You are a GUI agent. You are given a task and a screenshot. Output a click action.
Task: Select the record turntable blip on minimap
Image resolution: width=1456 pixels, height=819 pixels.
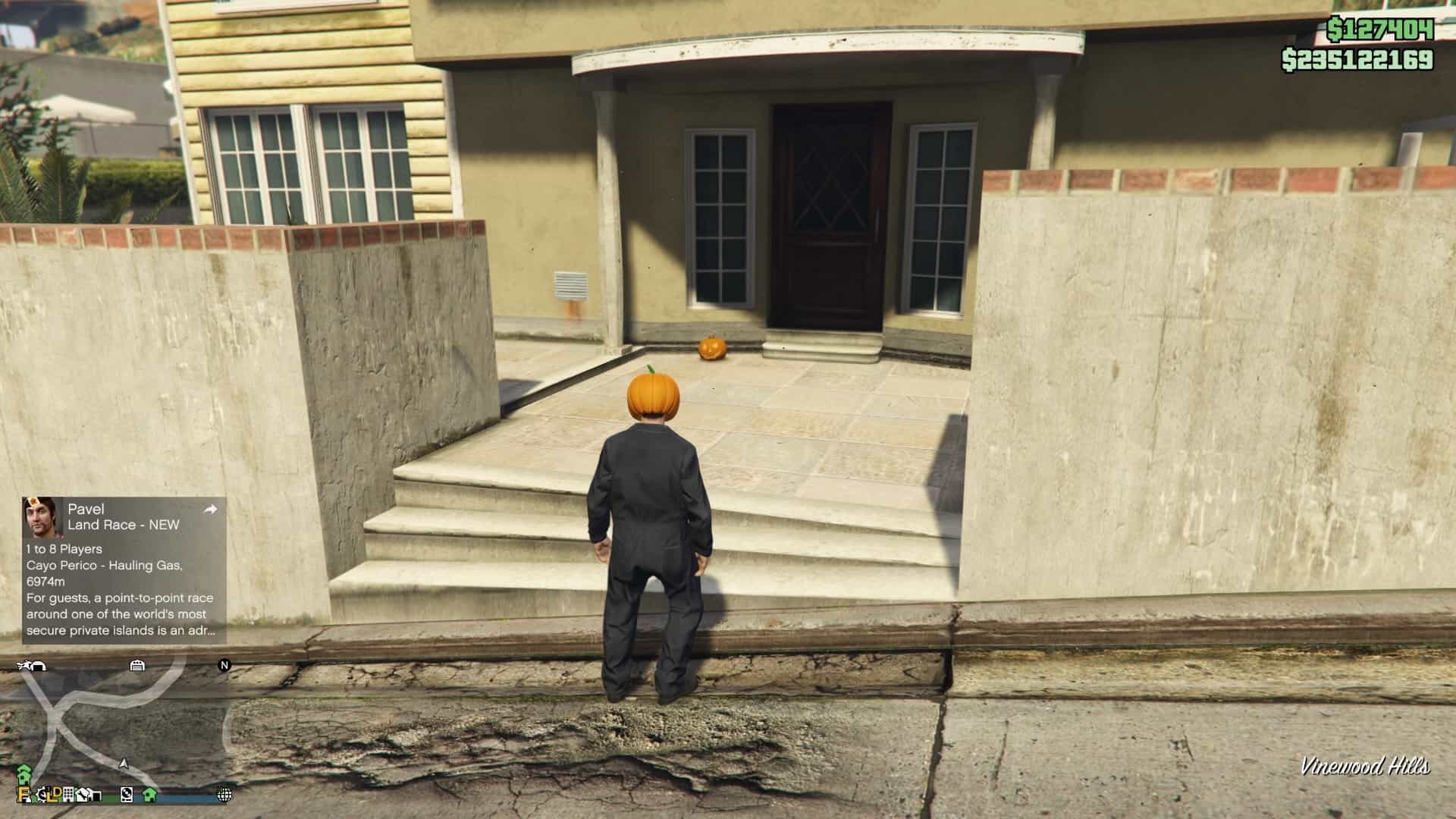[127, 794]
